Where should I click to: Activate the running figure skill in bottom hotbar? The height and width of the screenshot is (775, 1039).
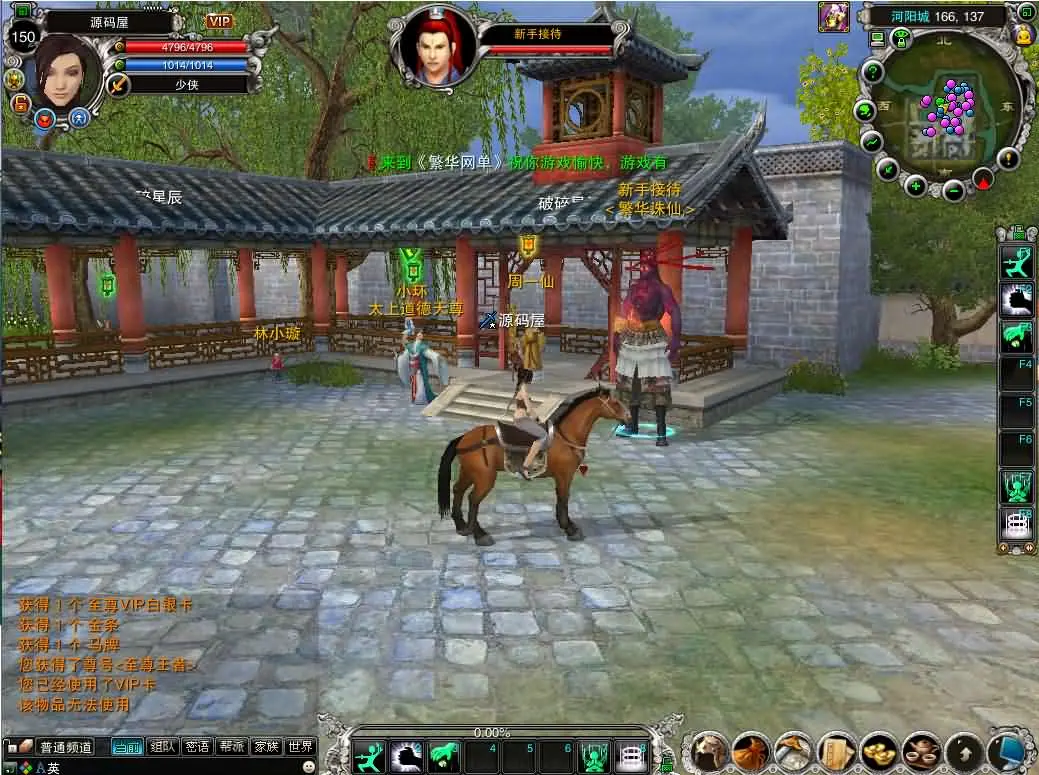[x=368, y=755]
